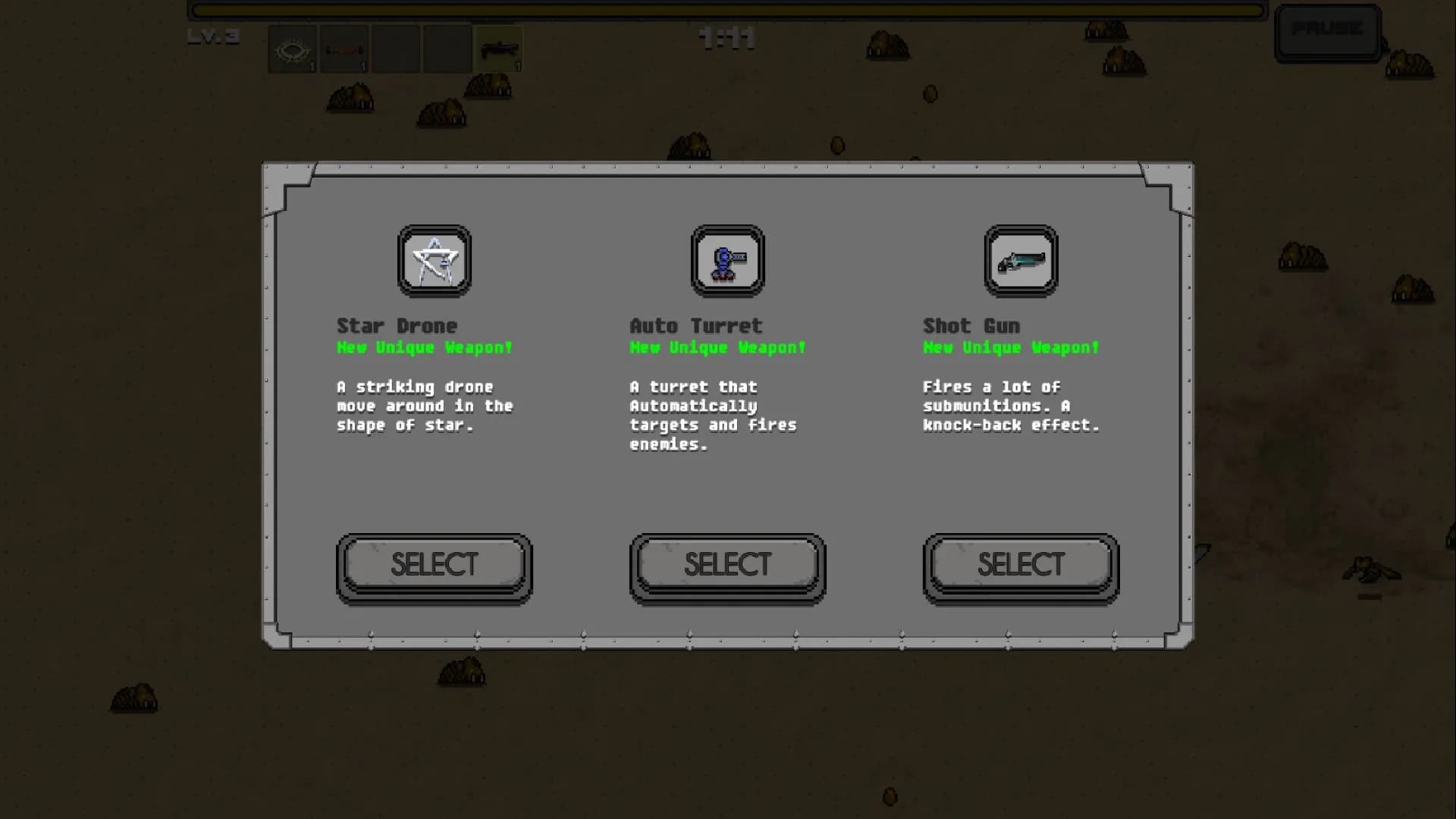Click the spiked ring item in the first inventory slot
This screenshot has width=1456, height=819.
pos(293,49)
